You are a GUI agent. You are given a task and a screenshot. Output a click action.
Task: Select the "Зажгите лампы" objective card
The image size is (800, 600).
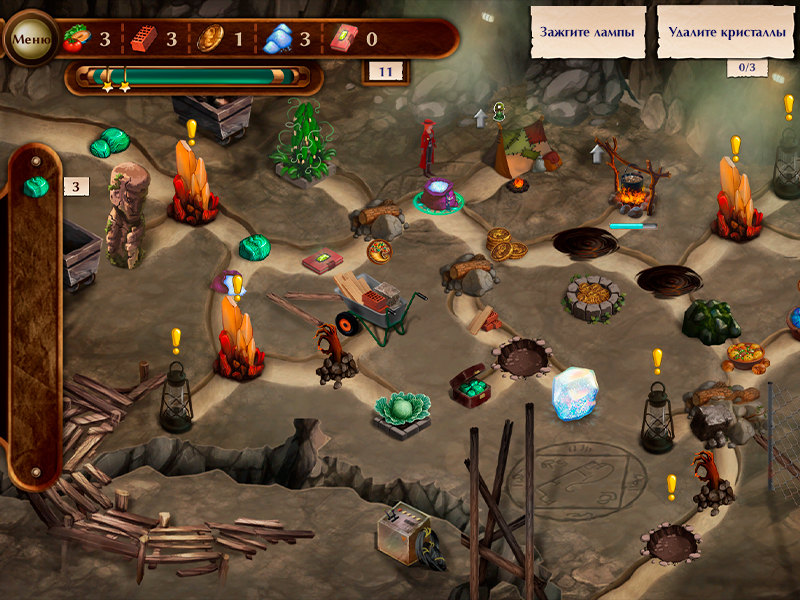click(587, 32)
